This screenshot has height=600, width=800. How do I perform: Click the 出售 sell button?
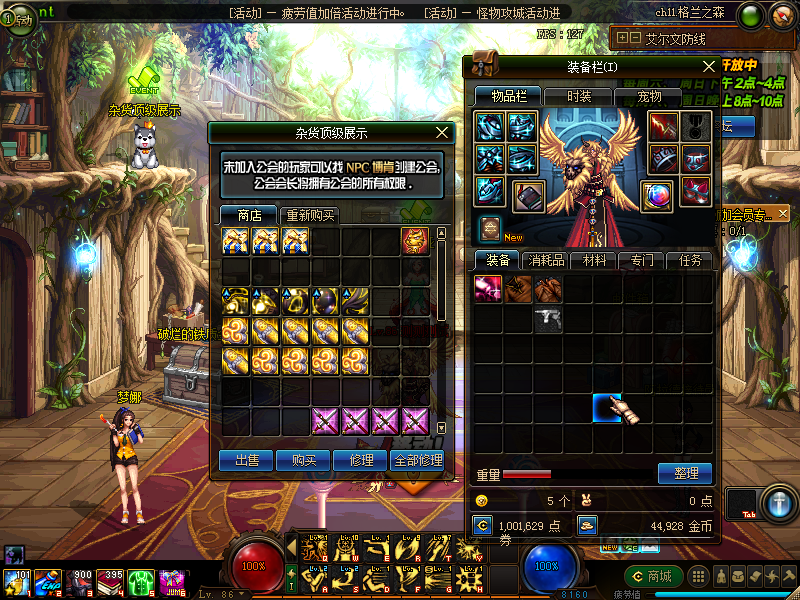247,460
